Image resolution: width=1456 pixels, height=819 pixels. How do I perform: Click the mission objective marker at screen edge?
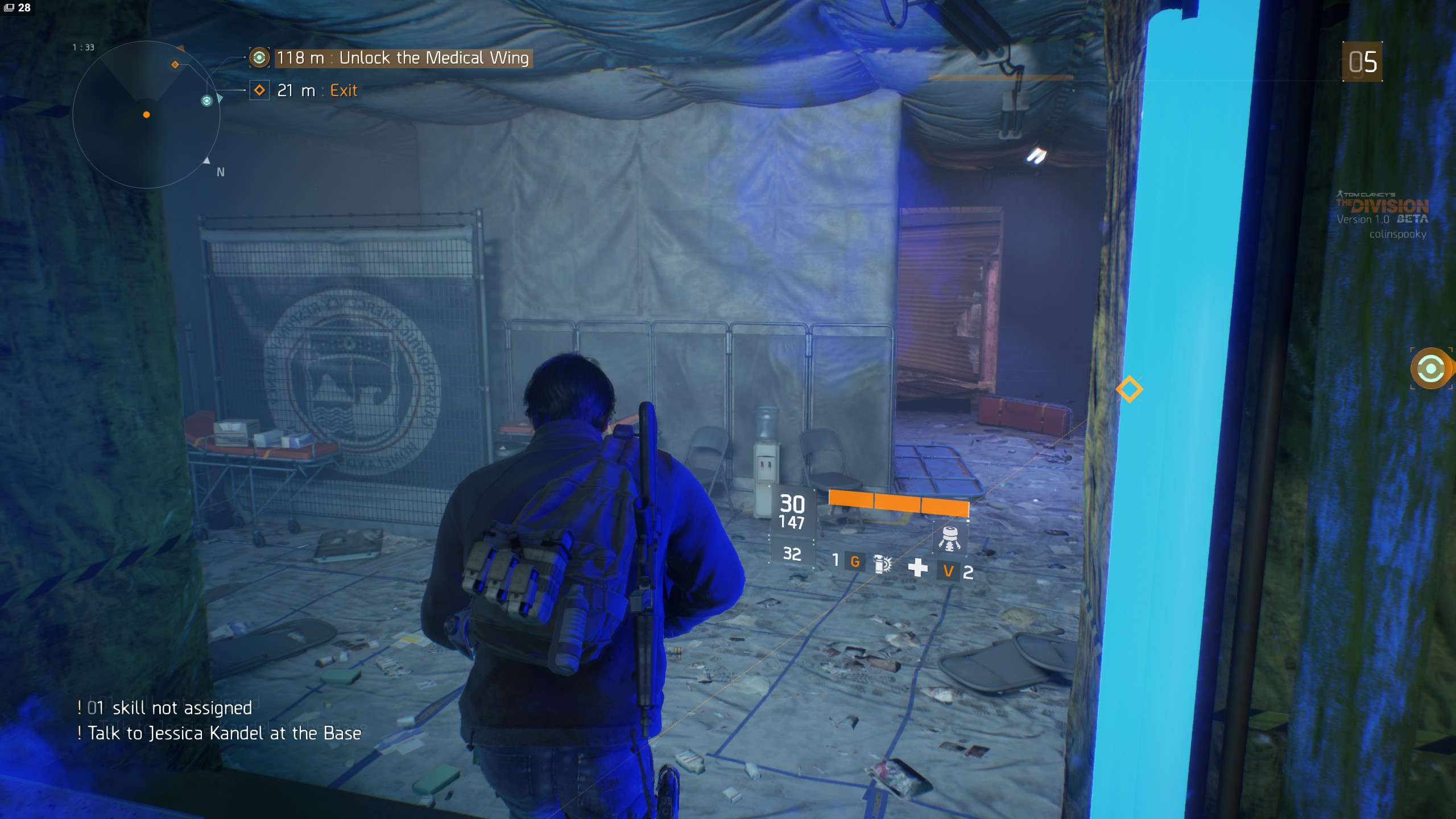(x=1431, y=369)
